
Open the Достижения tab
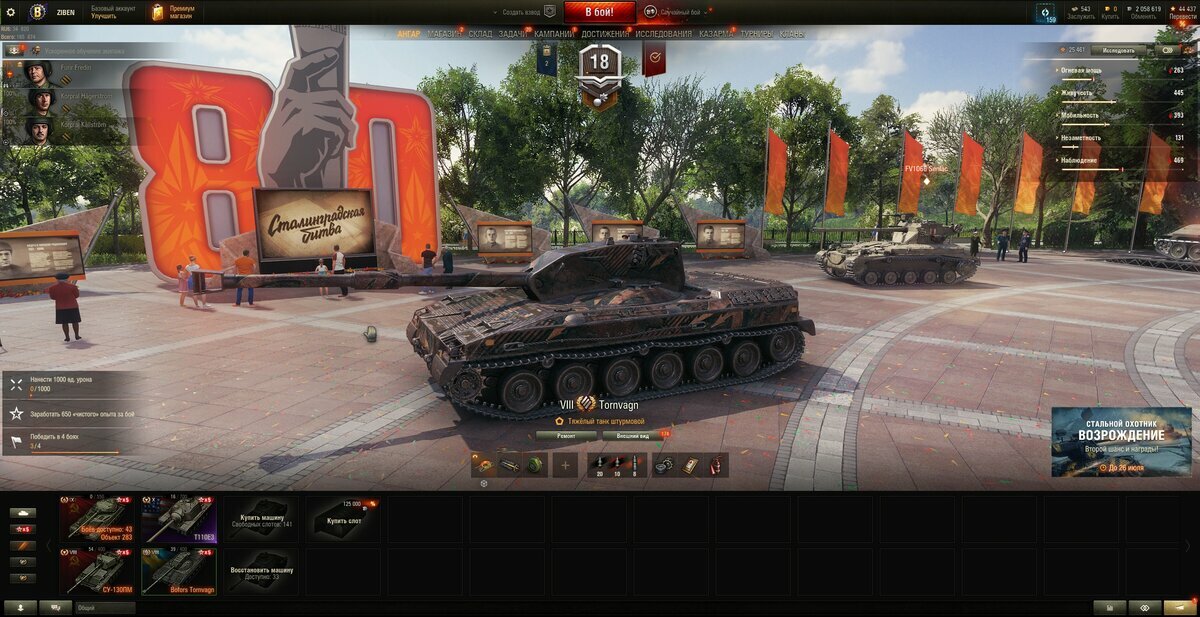pyautogui.click(x=605, y=33)
